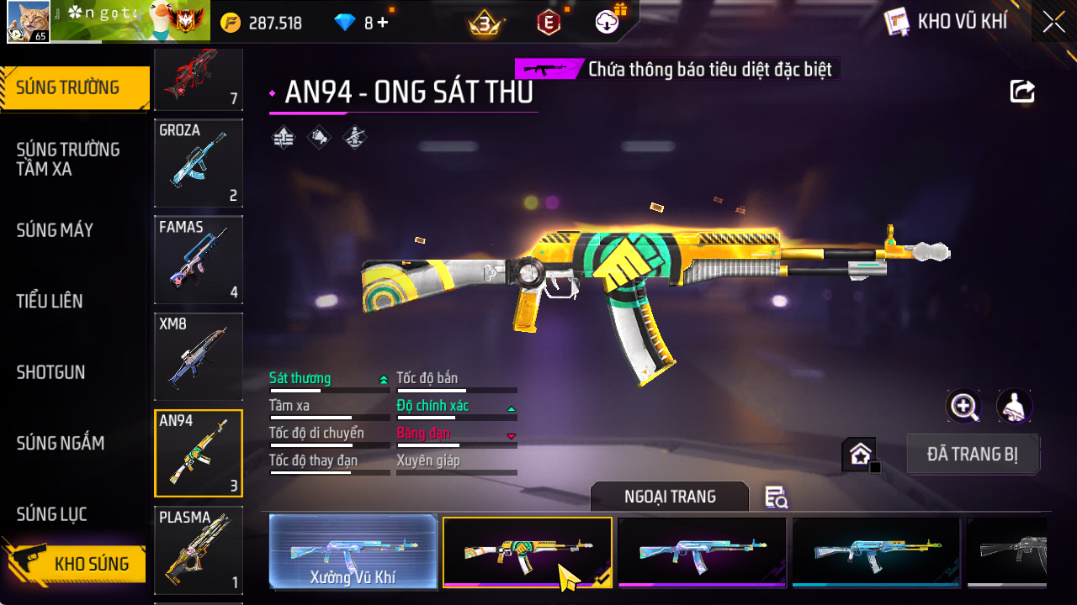Add diamonds using the plus button
The width and height of the screenshot is (1077, 605).
click(x=383, y=22)
